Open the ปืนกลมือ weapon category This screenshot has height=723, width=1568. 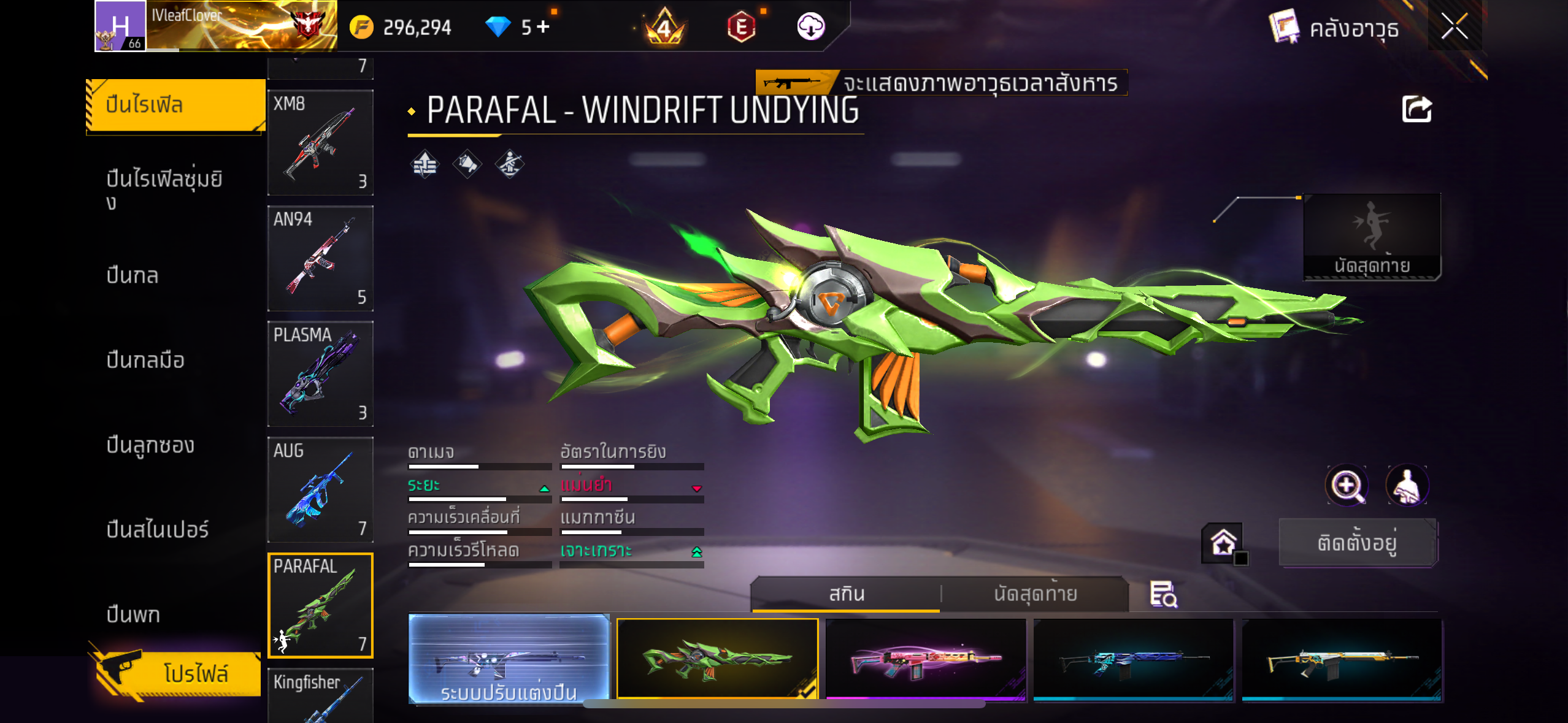tap(145, 360)
